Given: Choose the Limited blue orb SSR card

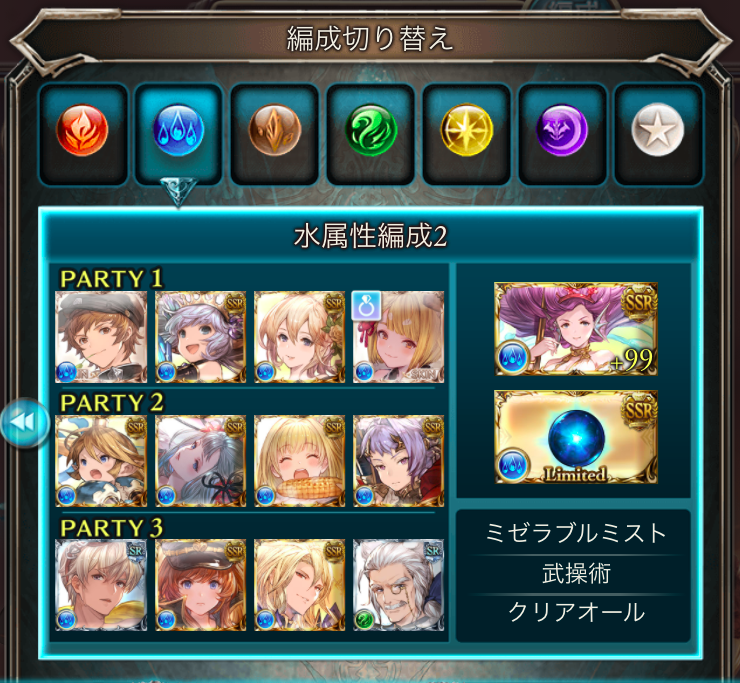Looking at the screenshot, I should click(575, 437).
